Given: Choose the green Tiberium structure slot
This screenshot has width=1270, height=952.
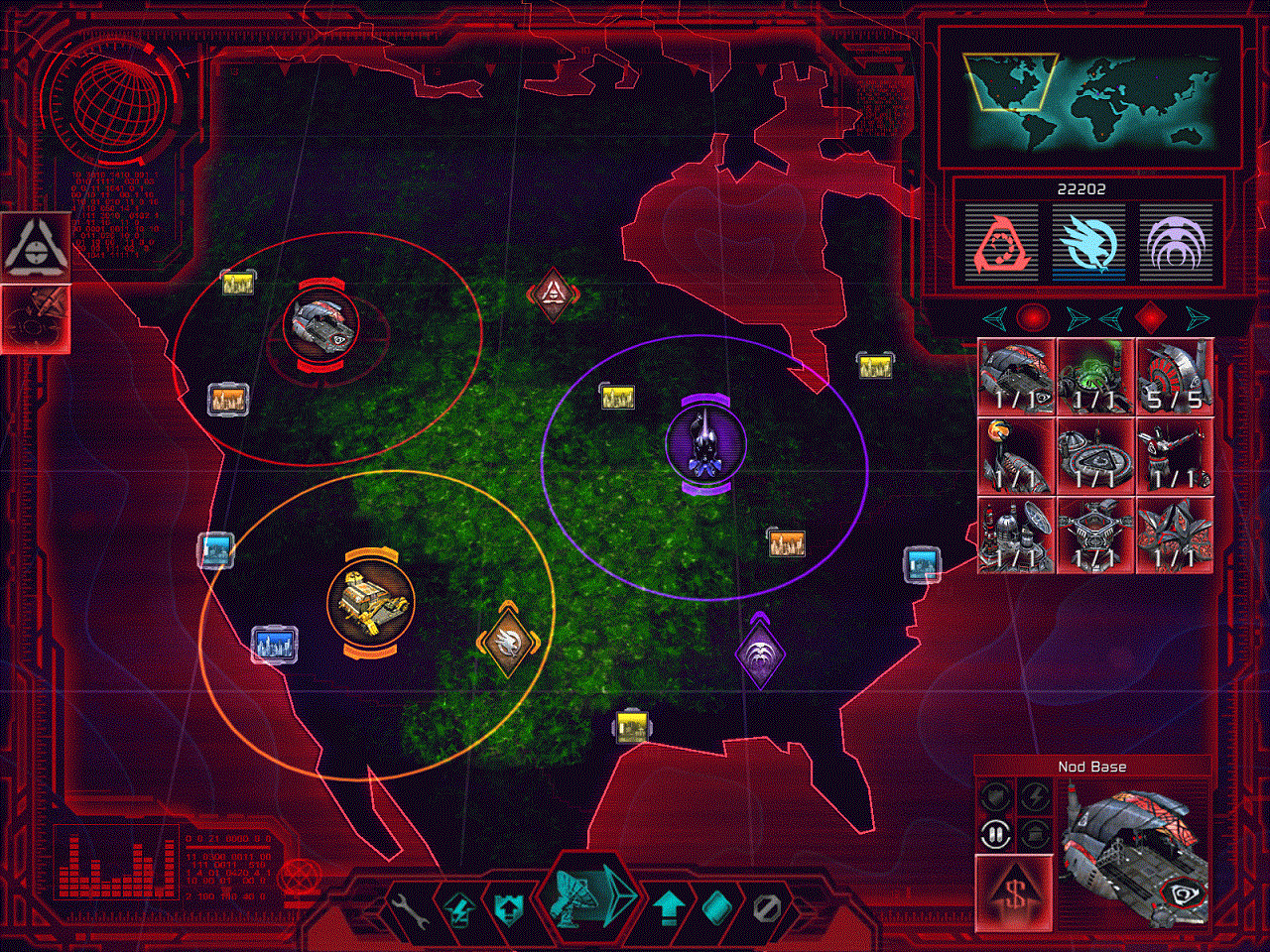Looking at the screenshot, I should click(1095, 376).
